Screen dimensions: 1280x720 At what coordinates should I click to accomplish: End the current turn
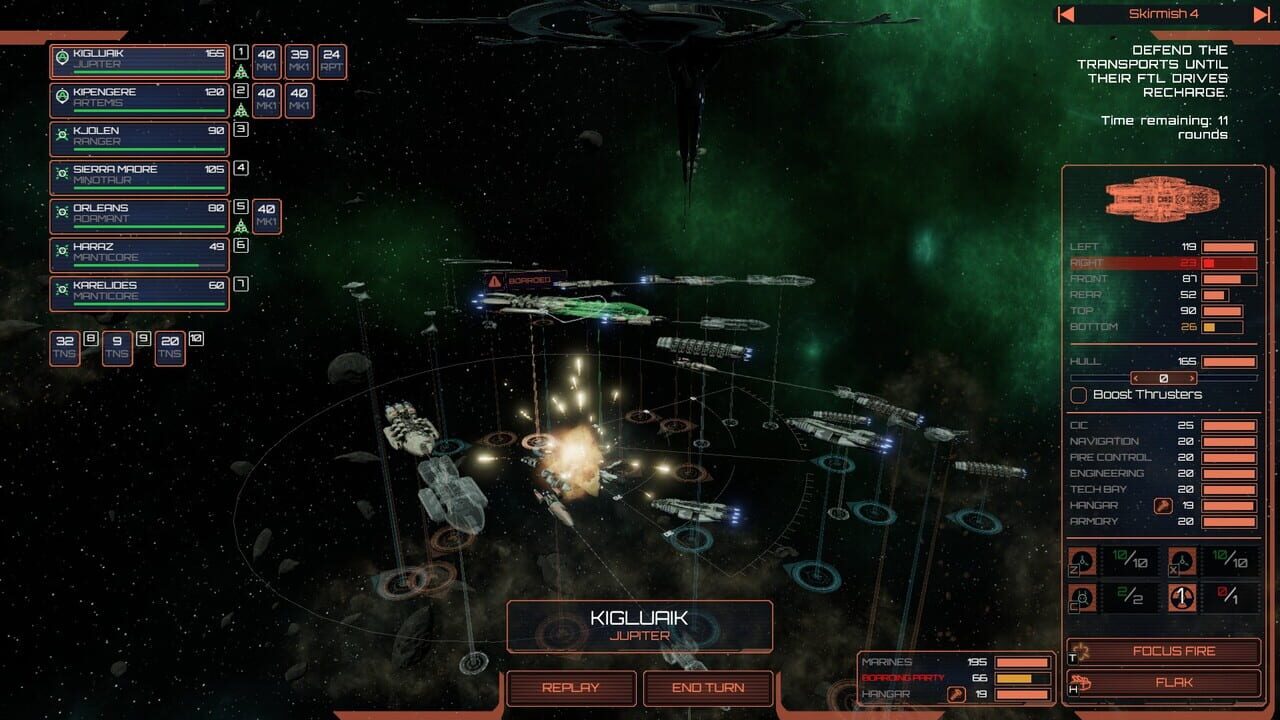pos(708,688)
